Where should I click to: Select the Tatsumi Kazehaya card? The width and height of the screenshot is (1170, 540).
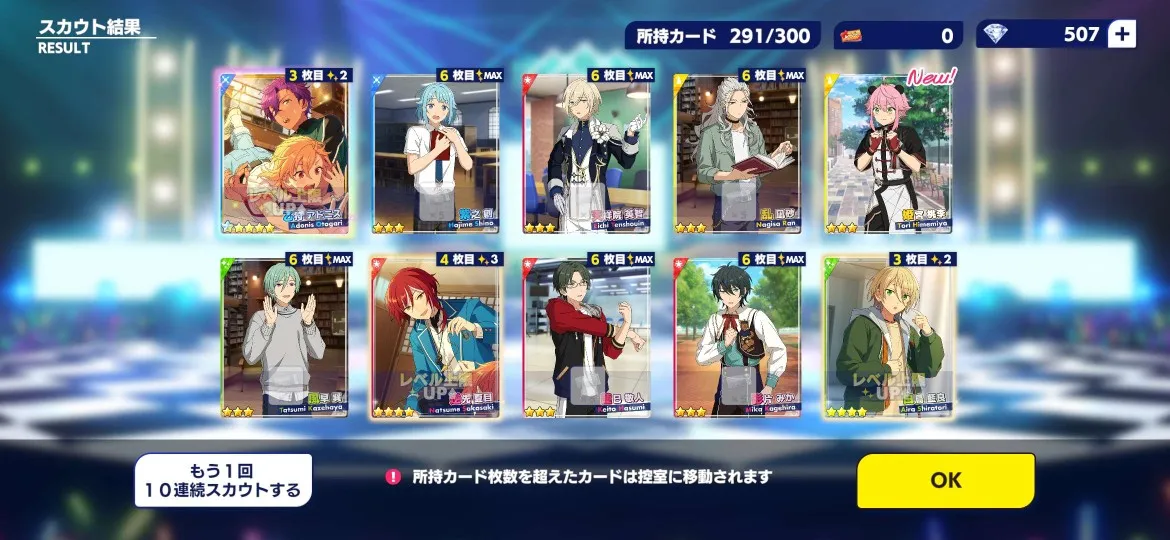pyautogui.click(x=284, y=337)
